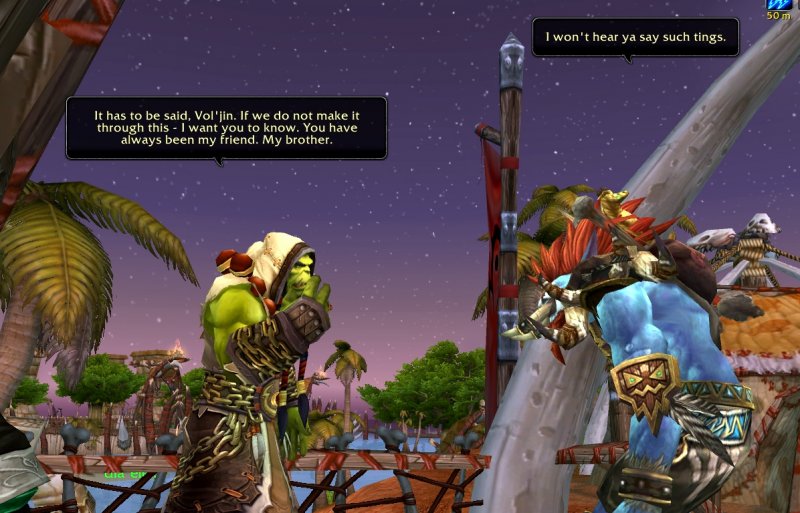Click the blue lightning buff icon
The image size is (800, 513).
(778, 4)
